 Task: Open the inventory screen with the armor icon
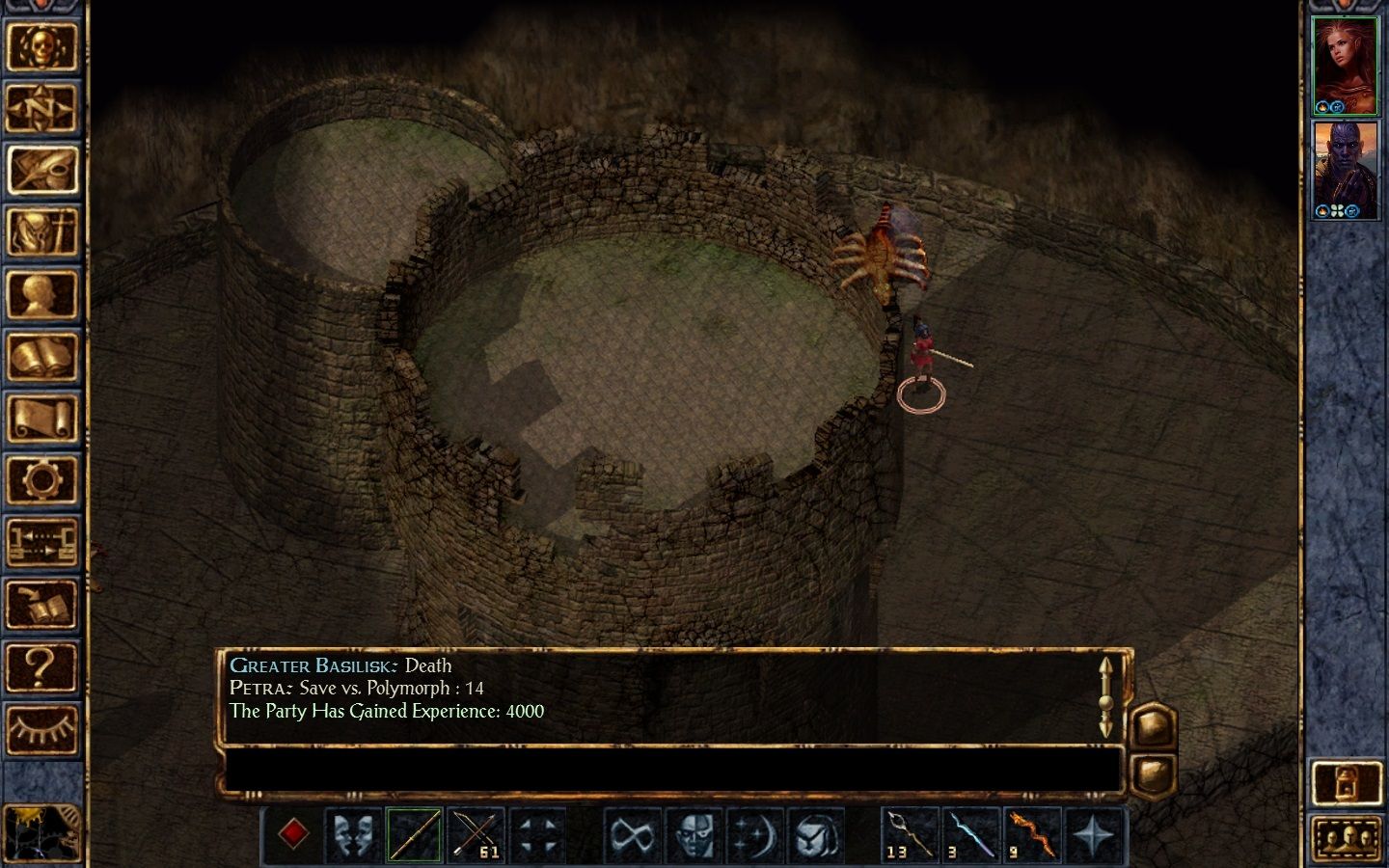[x=41, y=232]
